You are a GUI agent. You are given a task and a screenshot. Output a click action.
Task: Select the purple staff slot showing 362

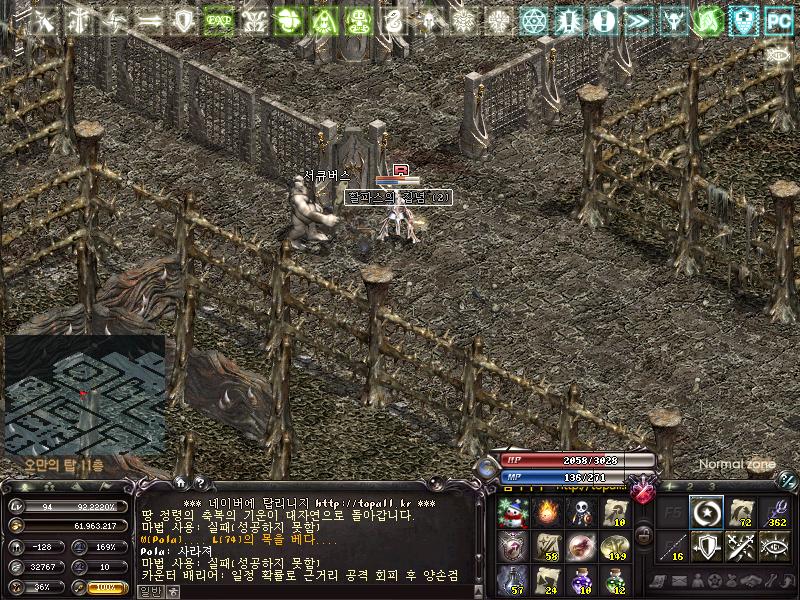775,513
